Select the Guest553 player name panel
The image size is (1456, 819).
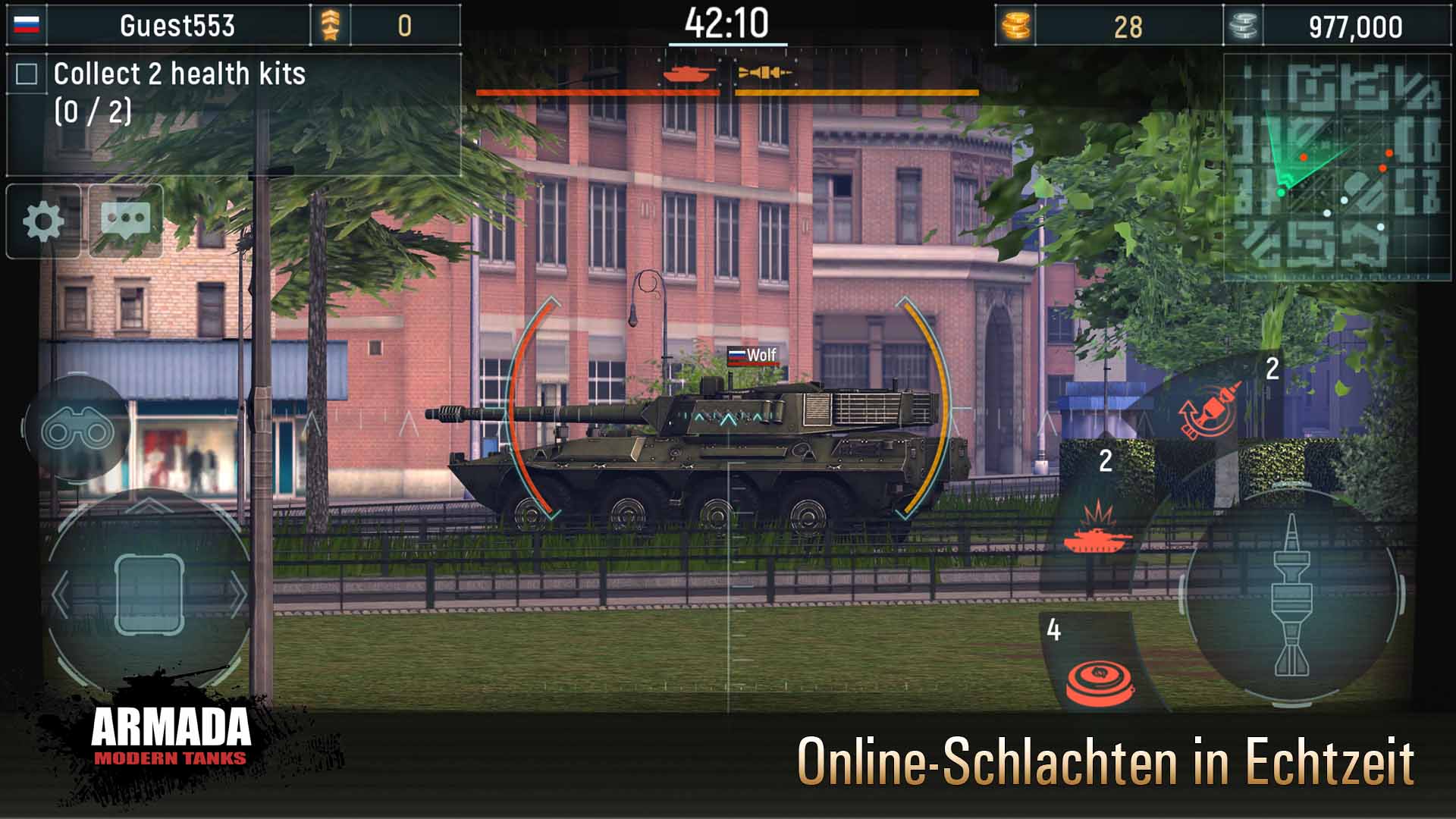(x=177, y=26)
